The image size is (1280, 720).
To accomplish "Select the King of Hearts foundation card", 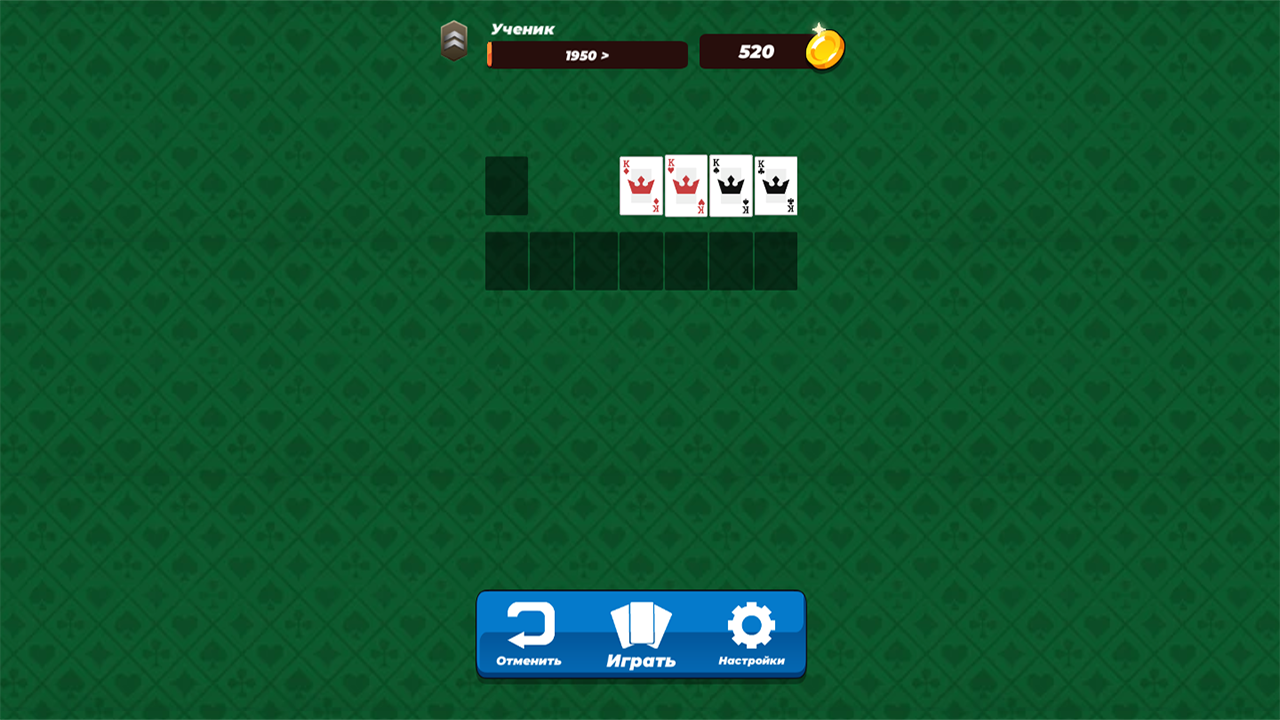I will (686, 185).
